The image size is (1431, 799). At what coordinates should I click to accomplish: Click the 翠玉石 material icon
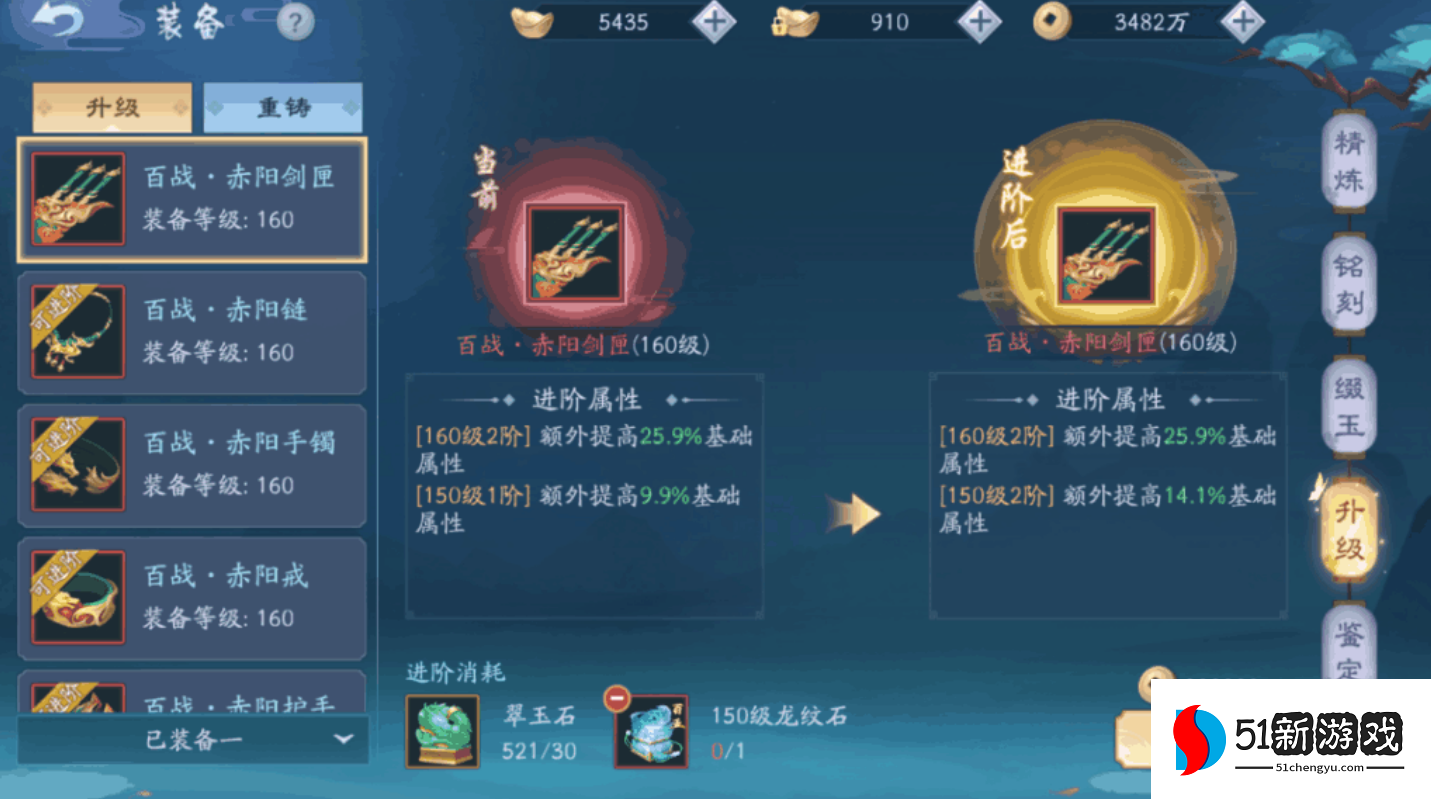pos(443,730)
